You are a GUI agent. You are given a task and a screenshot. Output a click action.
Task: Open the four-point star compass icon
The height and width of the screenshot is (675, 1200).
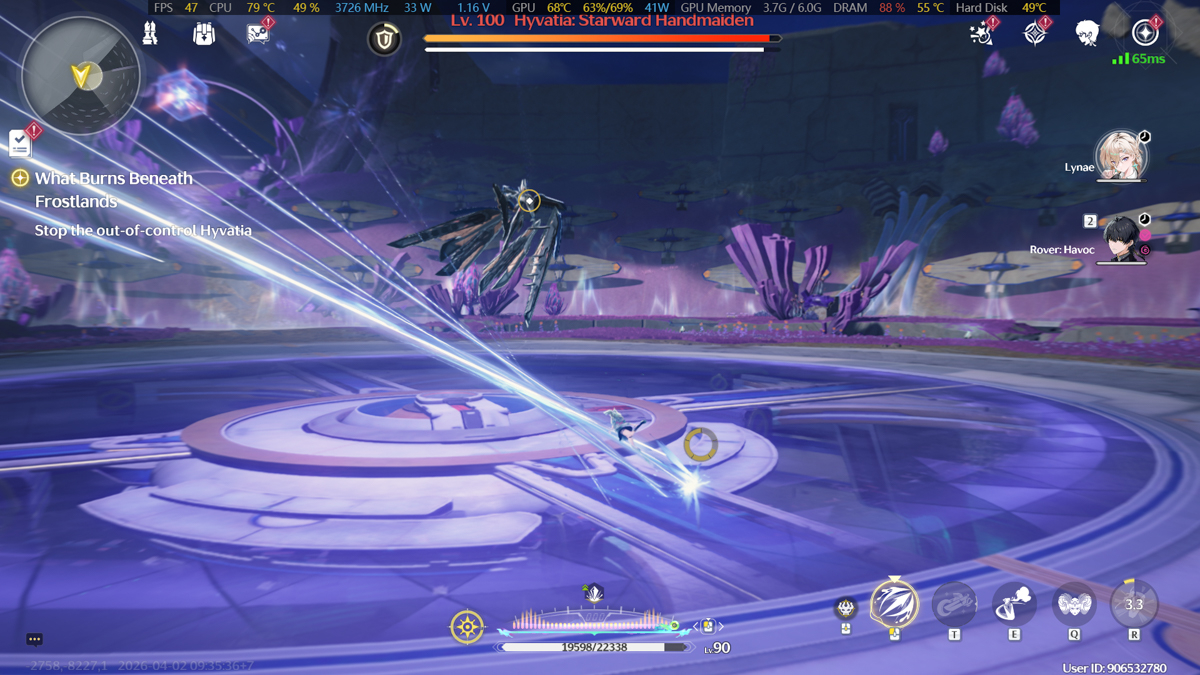coord(1035,34)
